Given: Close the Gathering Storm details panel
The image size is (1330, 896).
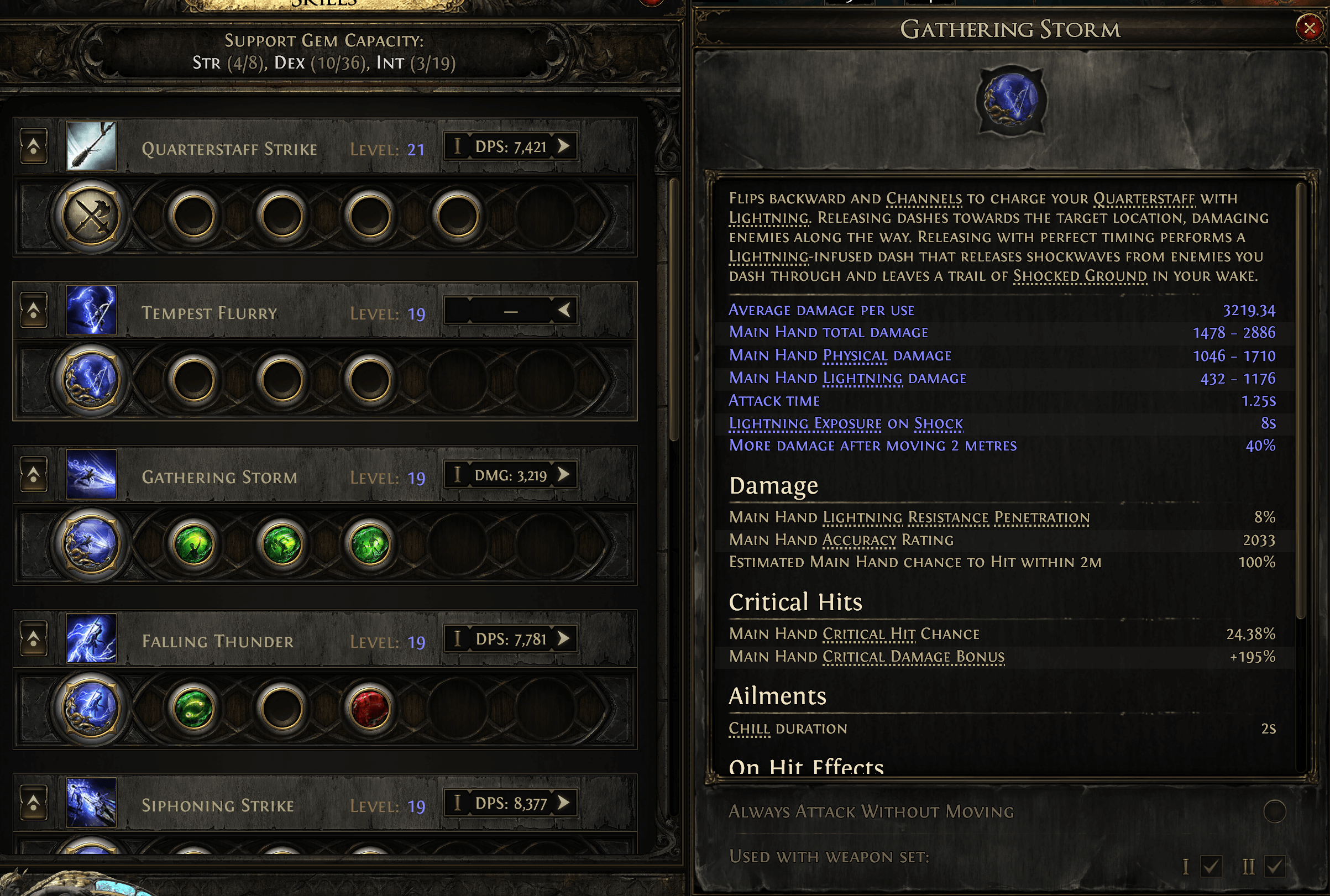Looking at the screenshot, I should click(1309, 28).
